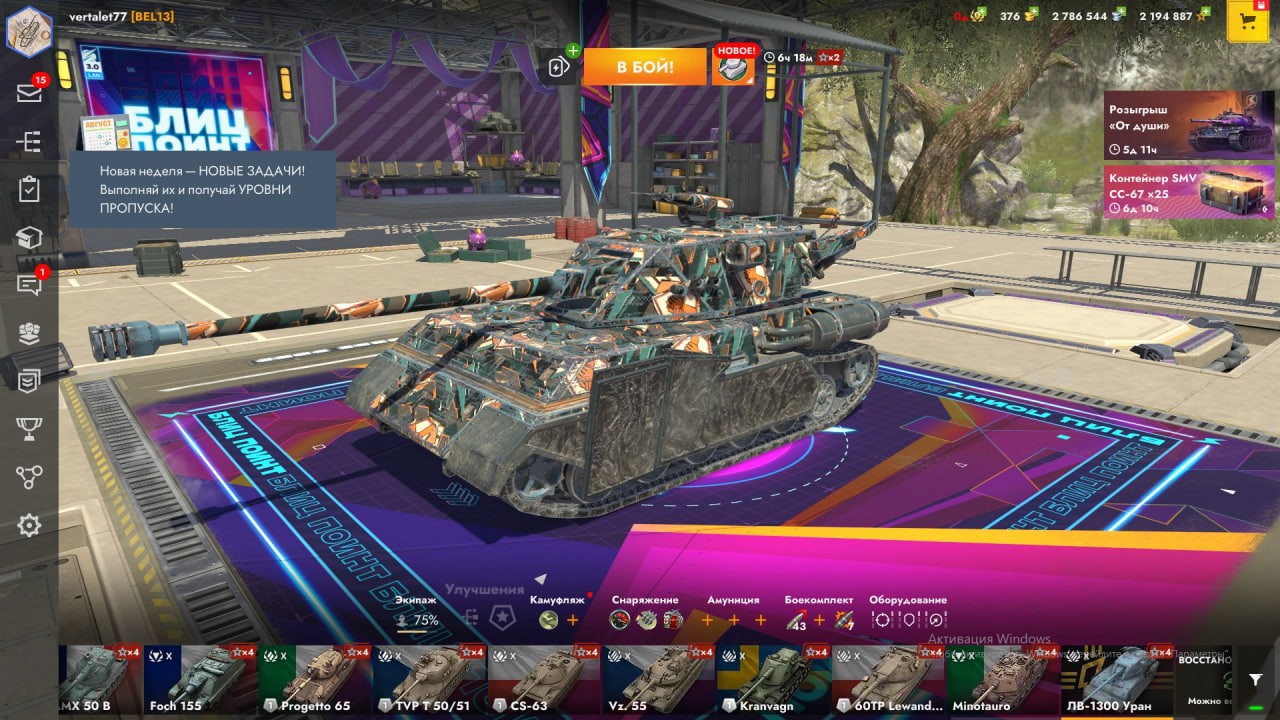This screenshot has height=720, width=1280.
Task: Open the settings gear icon
Action: [29, 525]
